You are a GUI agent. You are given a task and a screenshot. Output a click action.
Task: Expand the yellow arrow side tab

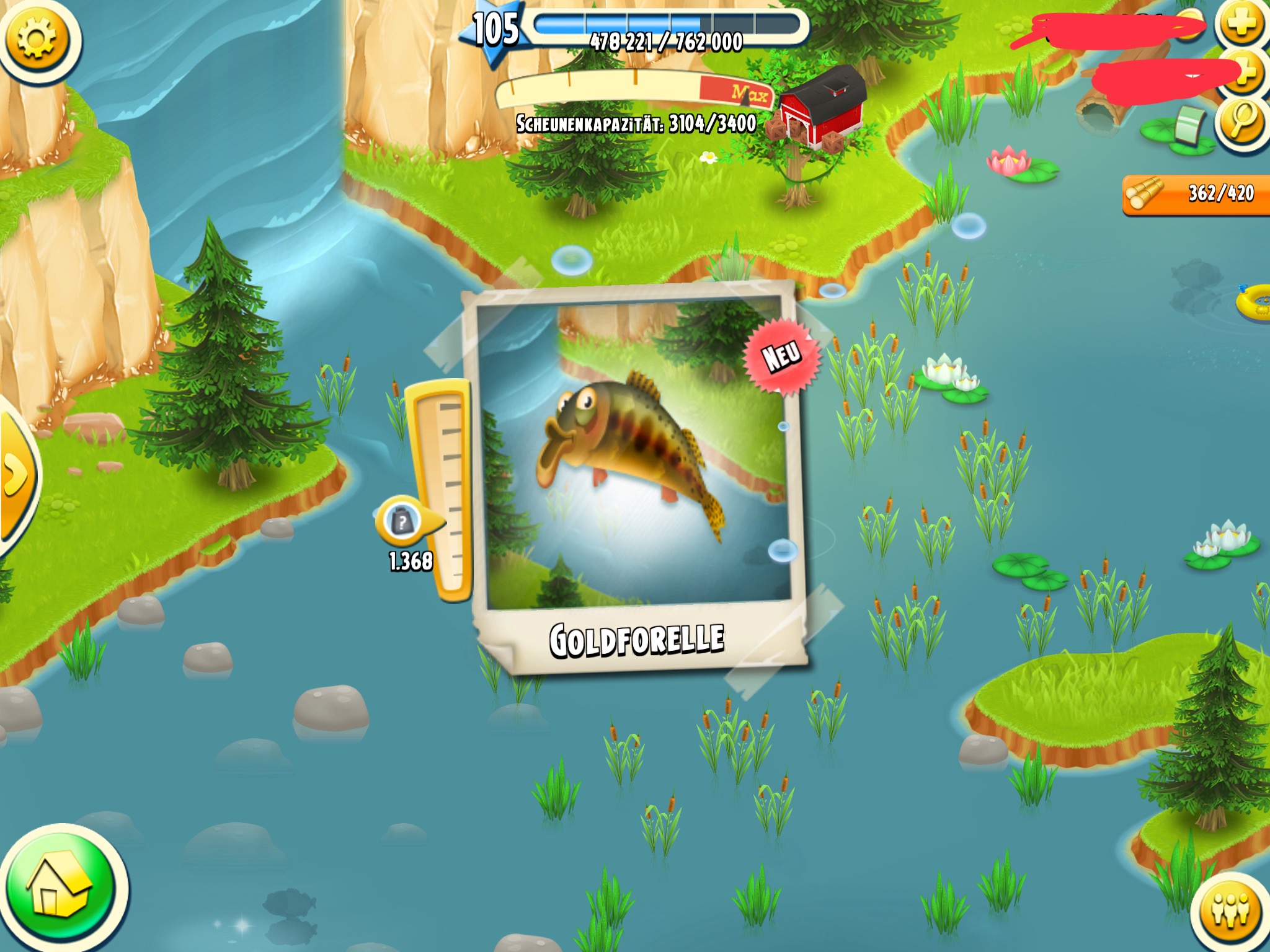(x=16, y=474)
